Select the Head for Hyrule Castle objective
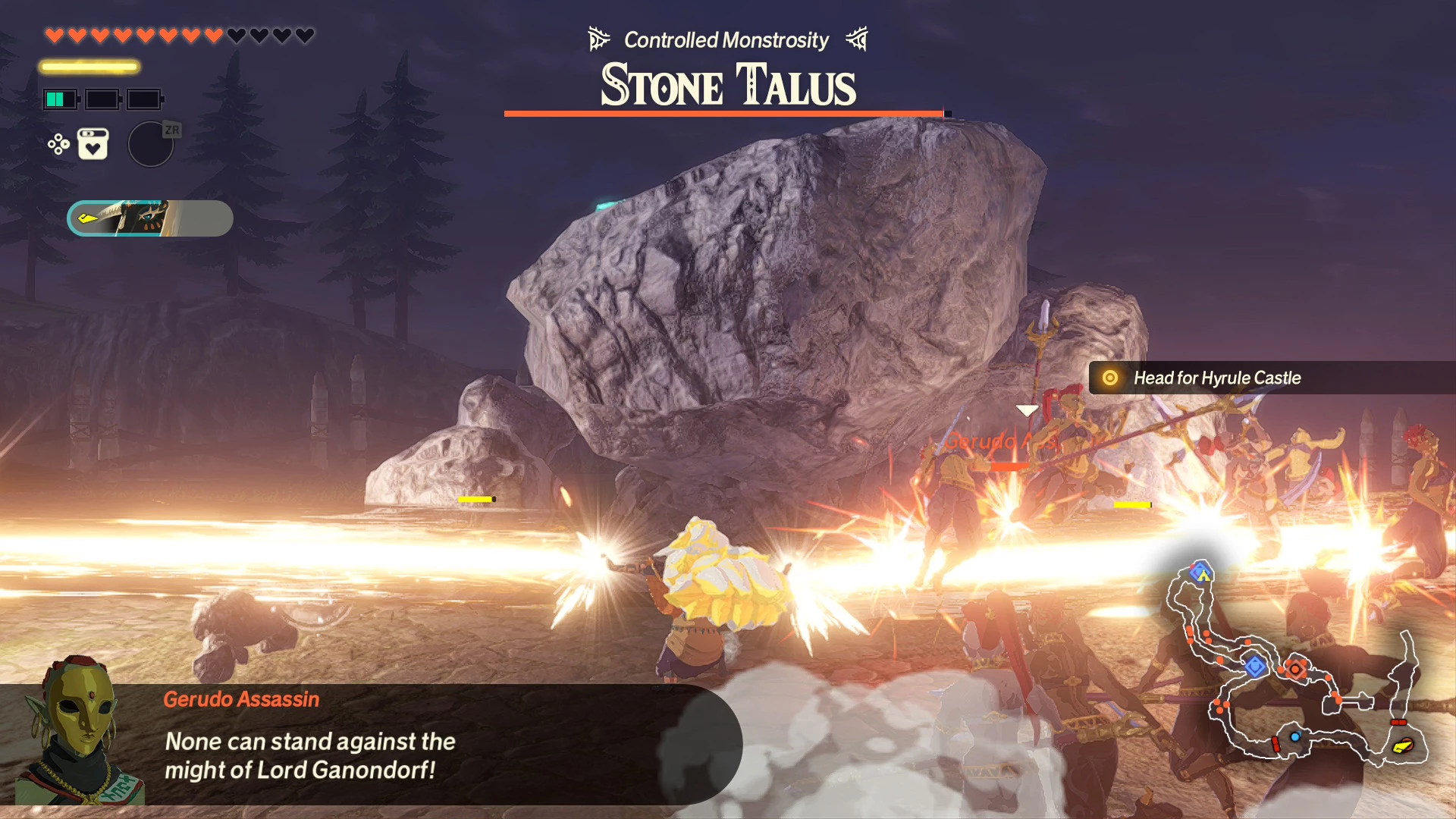Screen dimensions: 1456x819 (x=1216, y=378)
